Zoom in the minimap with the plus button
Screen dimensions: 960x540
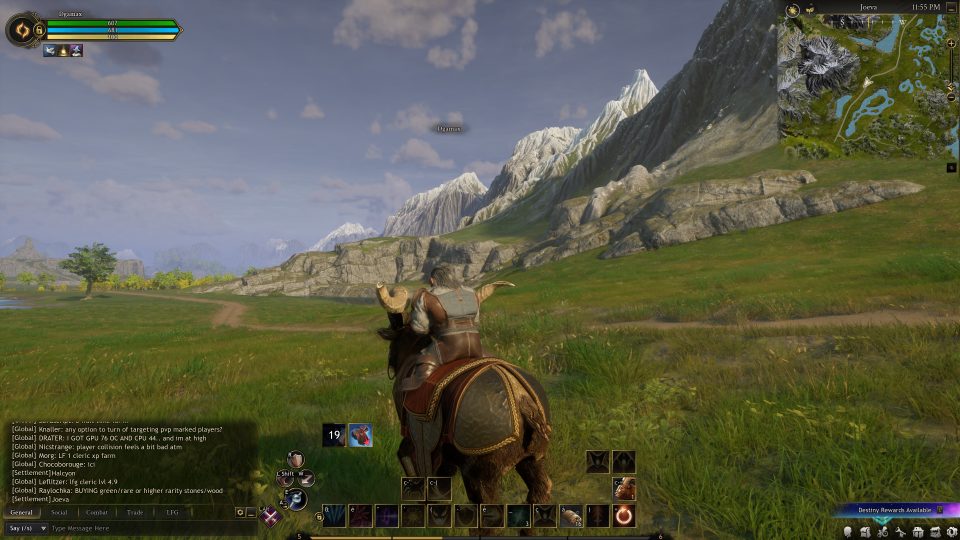pyautogui.click(x=951, y=44)
